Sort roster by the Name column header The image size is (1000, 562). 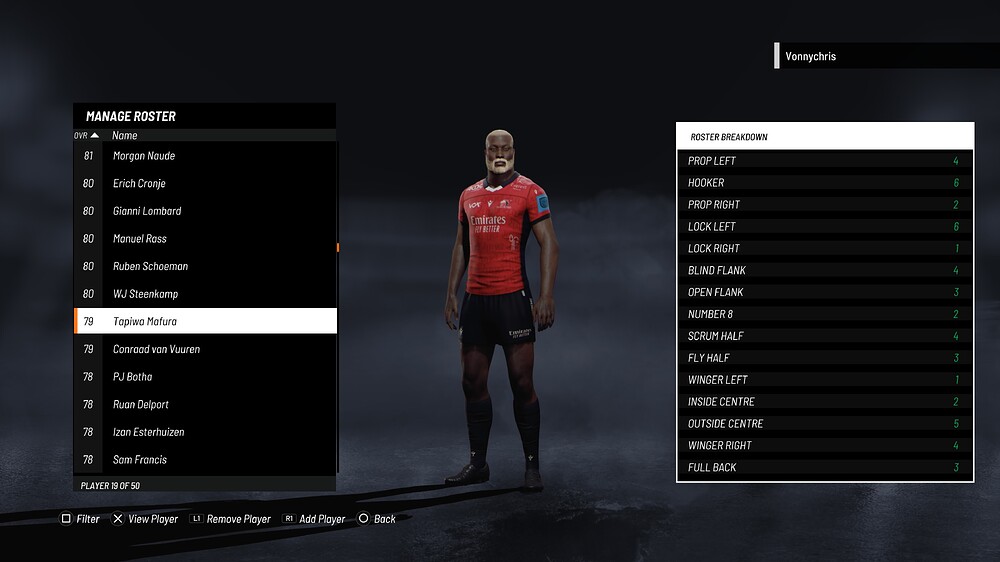click(x=125, y=135)
